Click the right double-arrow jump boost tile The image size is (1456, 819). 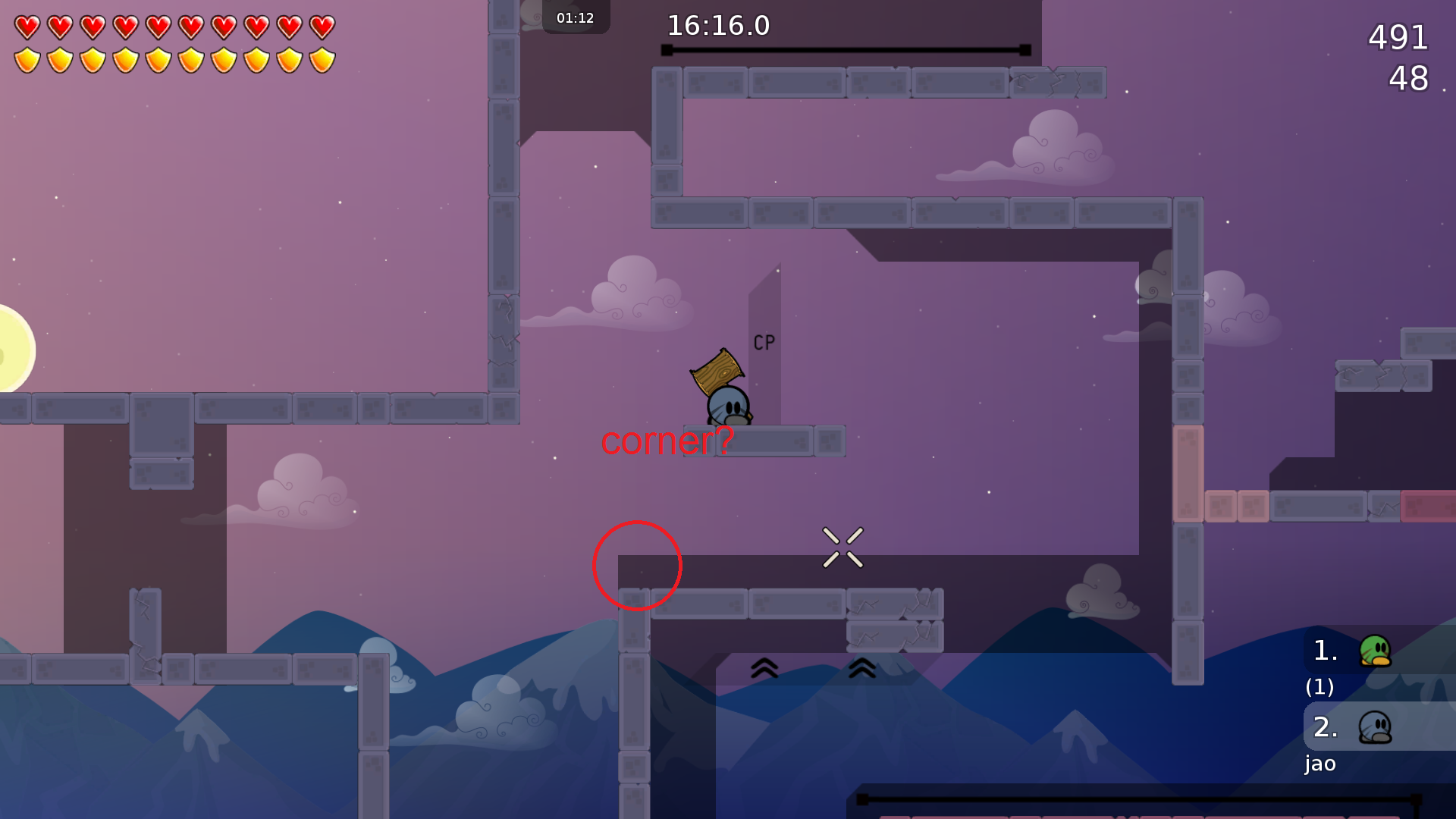point(861,669)
